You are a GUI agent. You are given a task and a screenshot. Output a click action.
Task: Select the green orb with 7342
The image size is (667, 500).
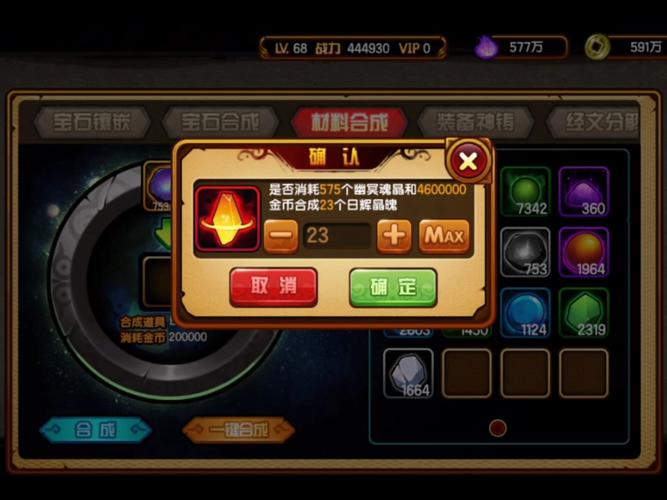(525, 192)
